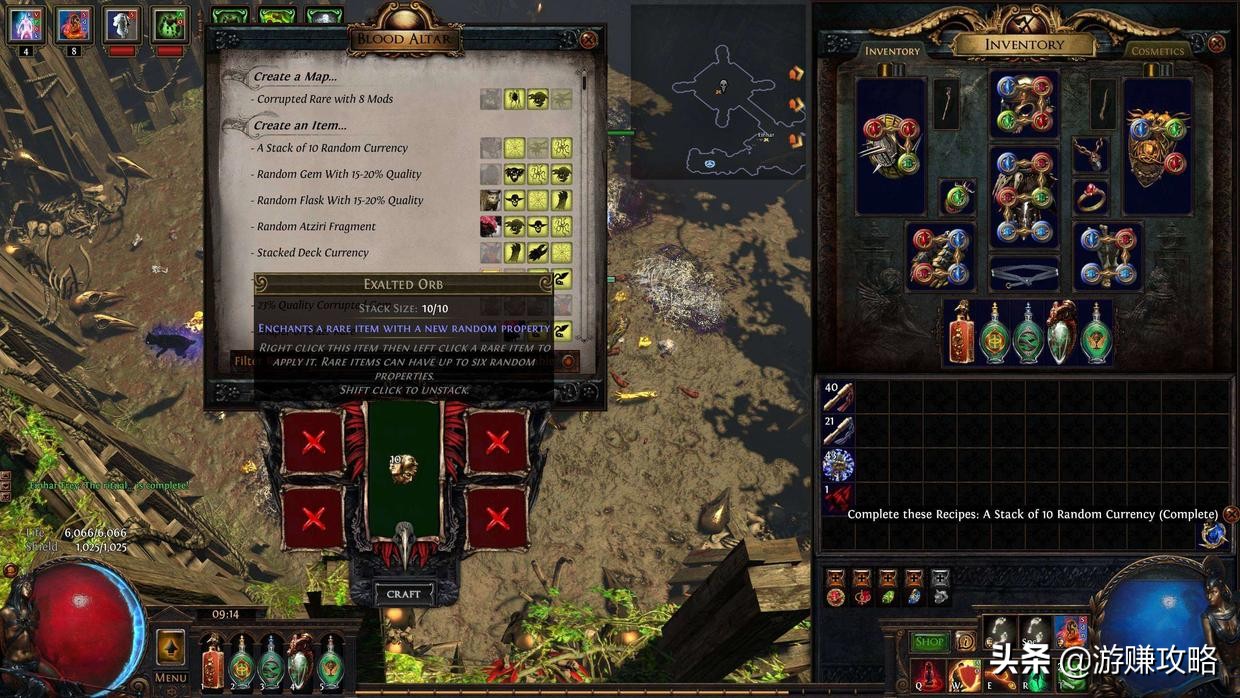The width and height of the screenshot is (1240, 698).
Task: Select the Inventory tab
Action: click(x=892, y=51)
